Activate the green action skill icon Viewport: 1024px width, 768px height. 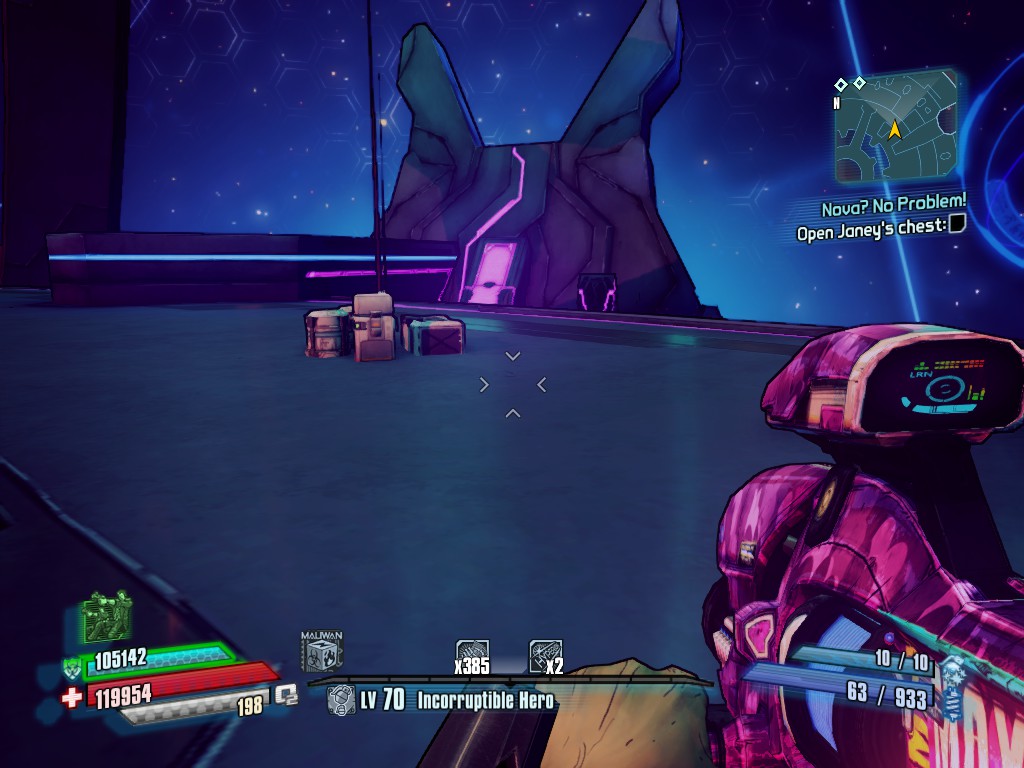click(106, 618)
